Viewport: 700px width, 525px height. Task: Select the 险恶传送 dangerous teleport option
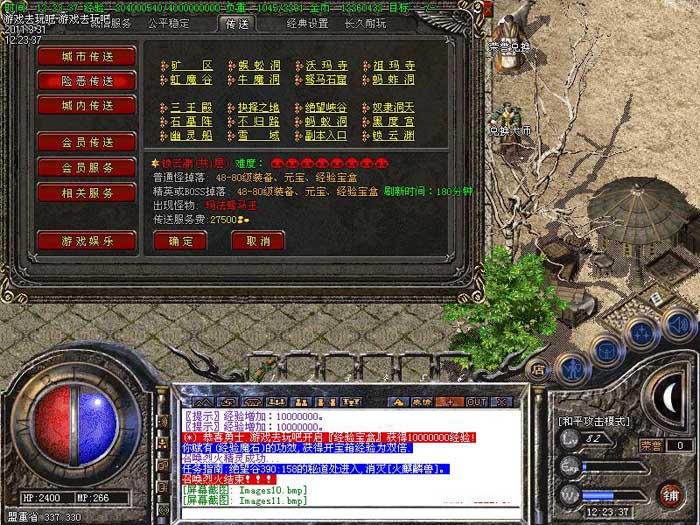click(86, 80)
